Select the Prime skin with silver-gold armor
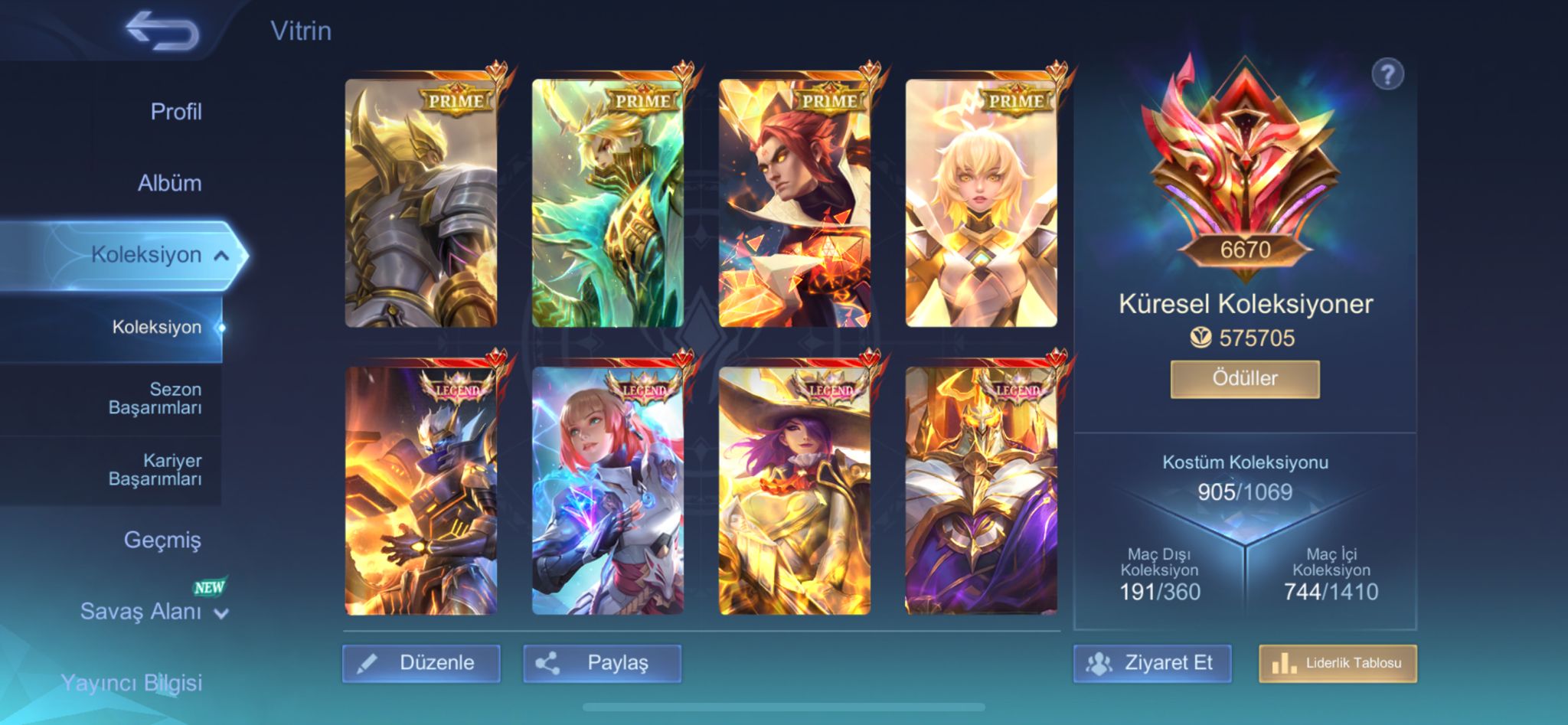This screenshot has height=725, width=1568. 421,204
